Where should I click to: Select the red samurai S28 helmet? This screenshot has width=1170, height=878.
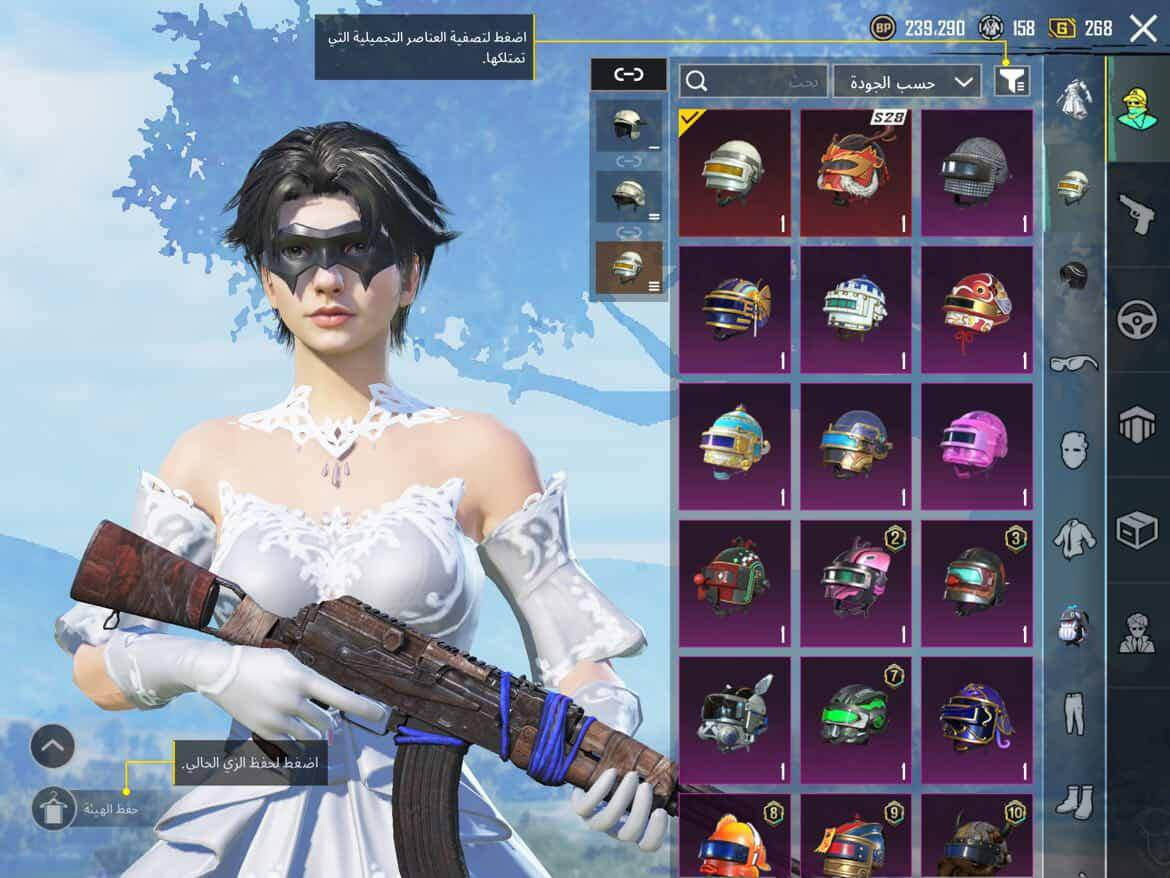click(x=856, y=173)
